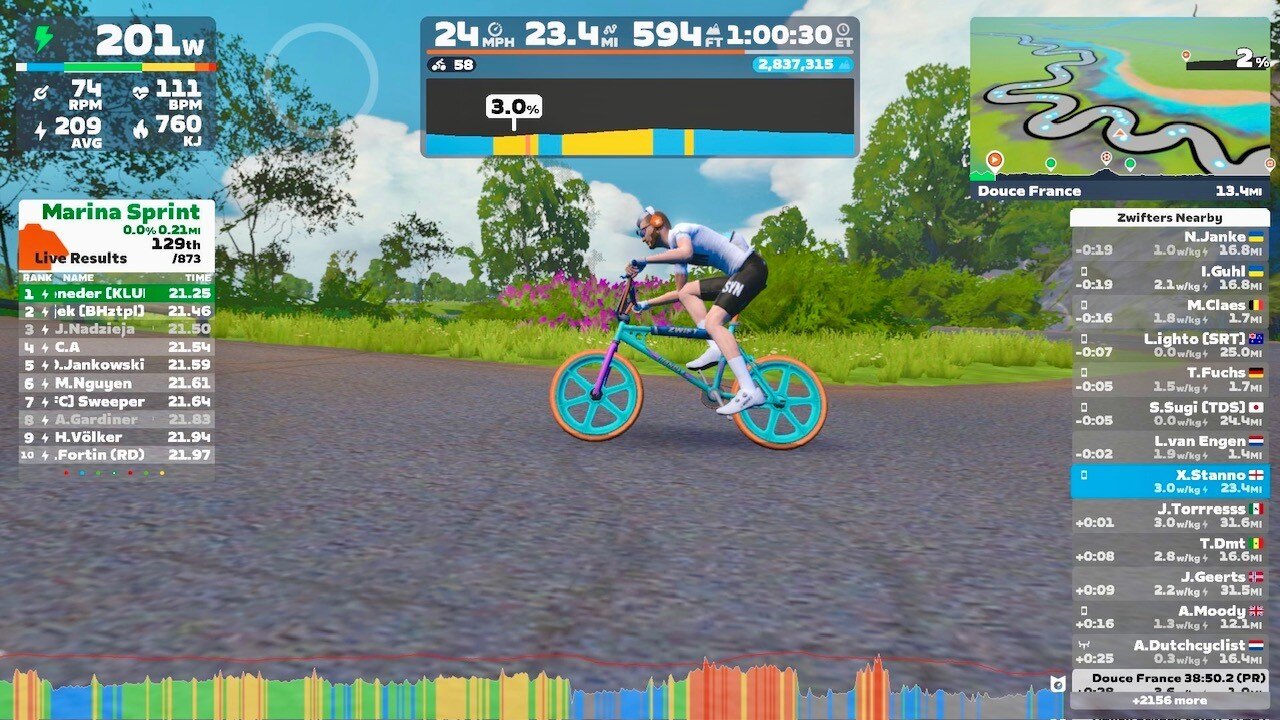Click the elevation profile with 3.0% gradient
This screenshot has width=1280, height=720.
pyautogui.click(x=639, y=118)
